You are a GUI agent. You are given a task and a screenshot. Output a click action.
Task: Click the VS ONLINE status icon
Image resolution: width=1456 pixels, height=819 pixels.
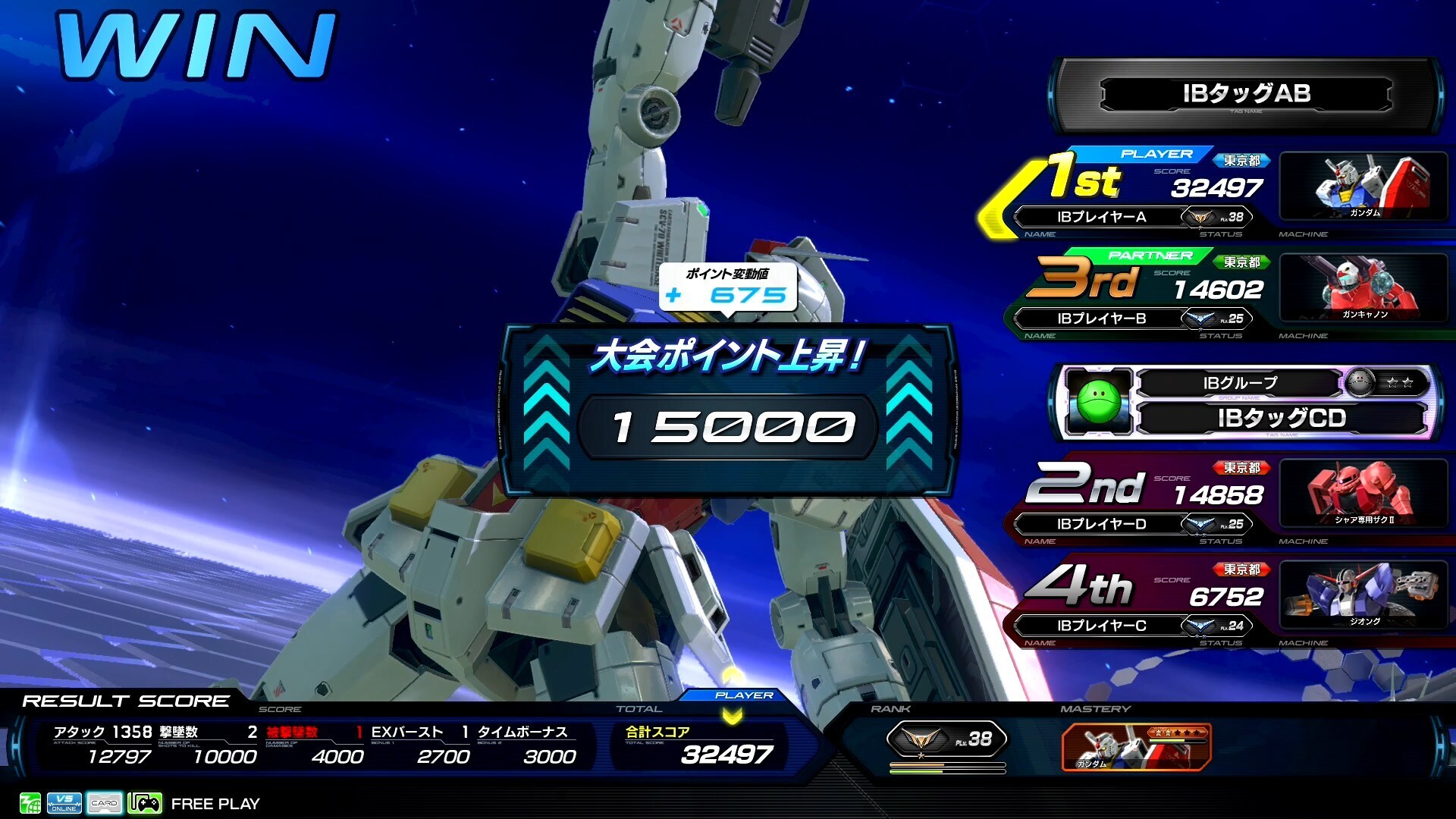(64, 803)
